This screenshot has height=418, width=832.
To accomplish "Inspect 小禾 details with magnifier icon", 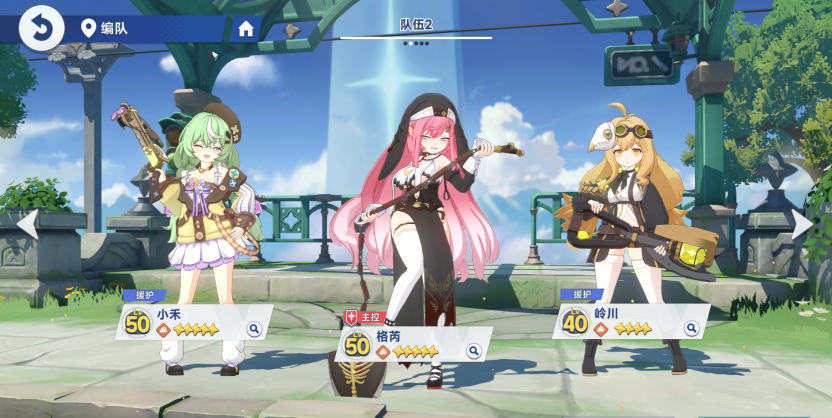I will (x=254, y=328).
